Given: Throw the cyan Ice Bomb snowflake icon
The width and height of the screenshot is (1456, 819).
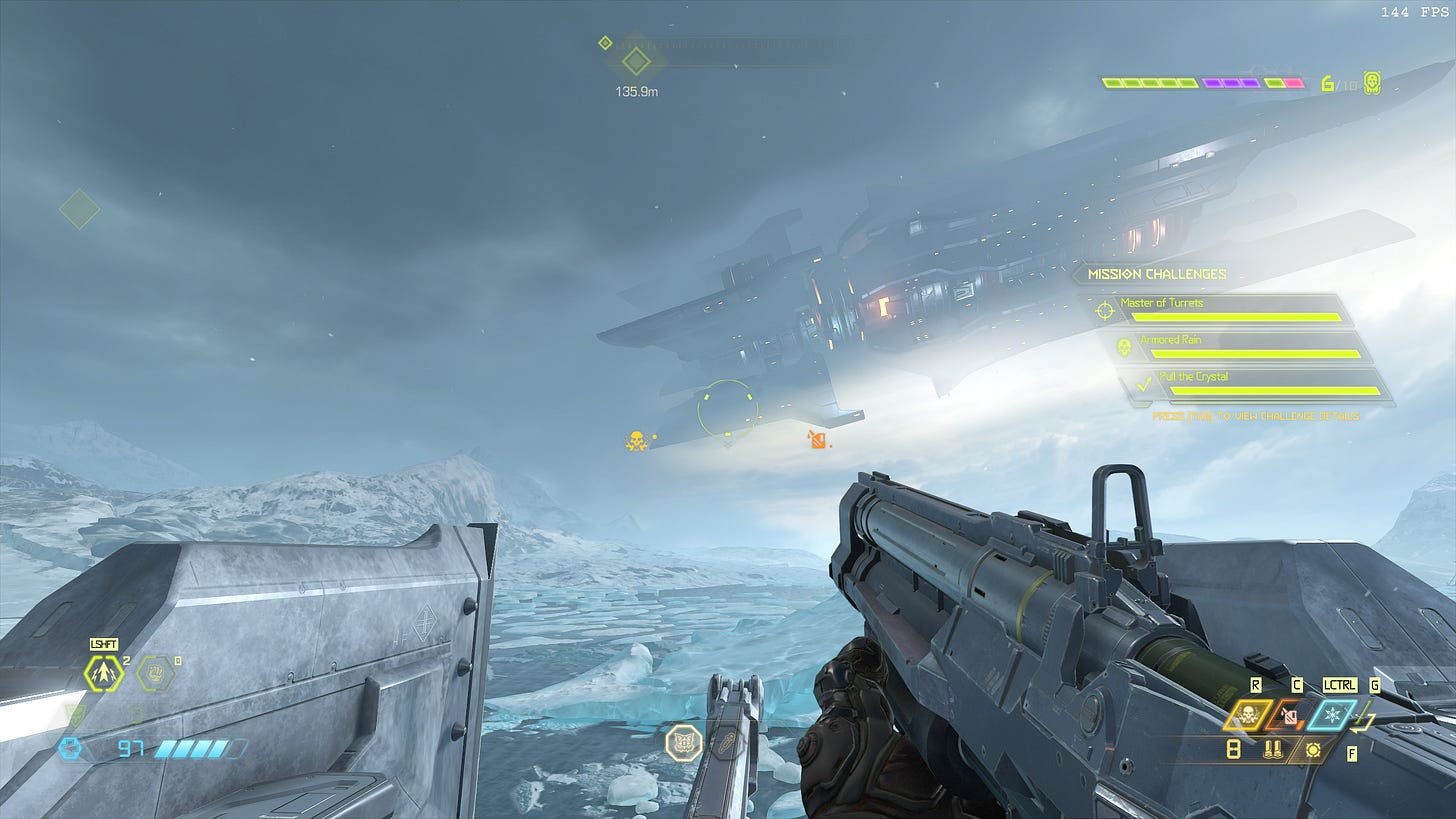Looking at the screenshot, I should pos(1331,716).
